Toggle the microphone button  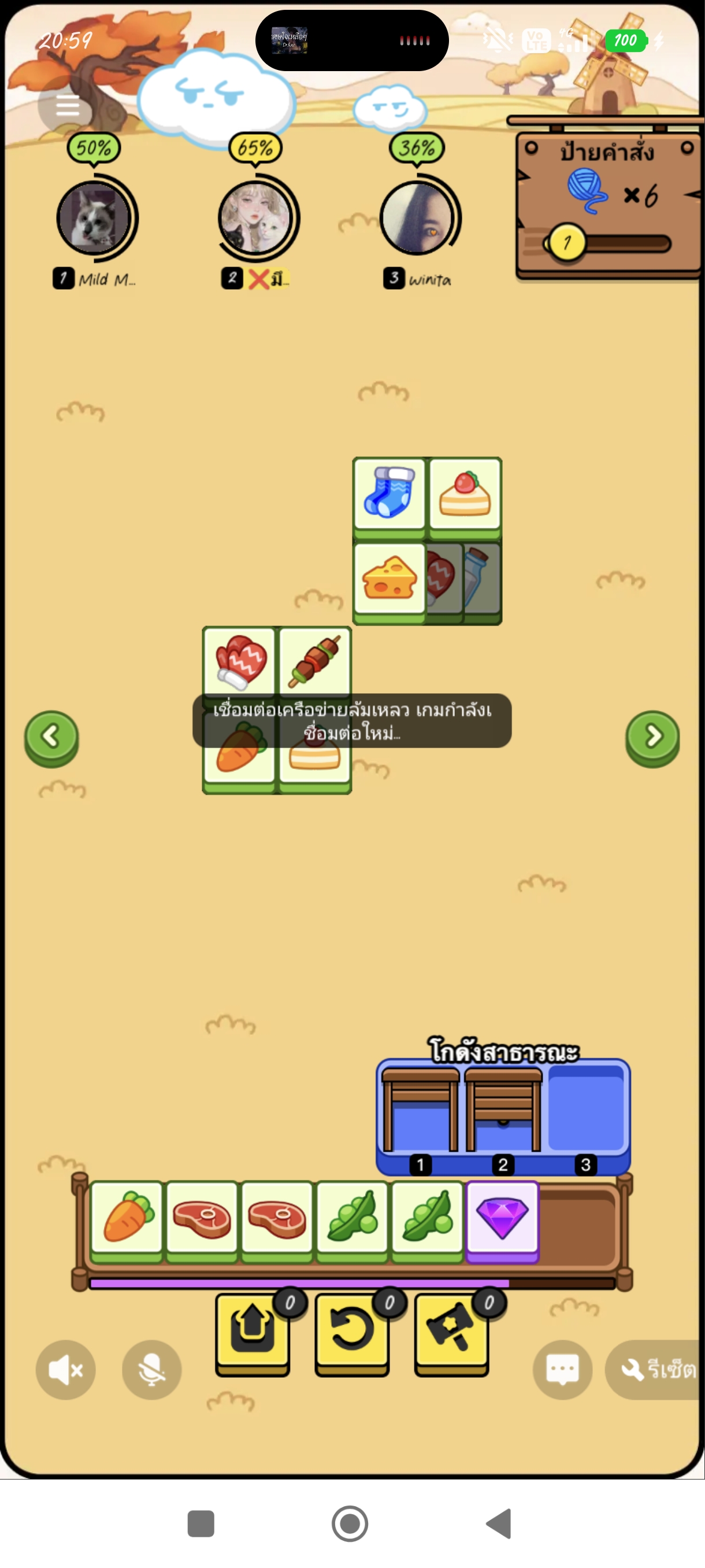coord(151,1370)
